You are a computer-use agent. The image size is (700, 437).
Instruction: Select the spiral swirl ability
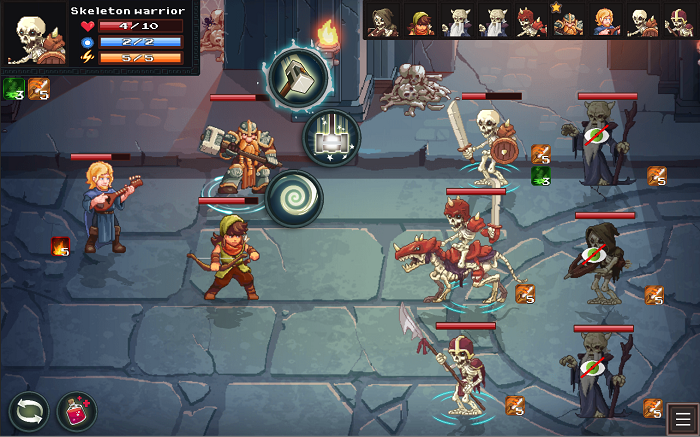pos(294,197)
